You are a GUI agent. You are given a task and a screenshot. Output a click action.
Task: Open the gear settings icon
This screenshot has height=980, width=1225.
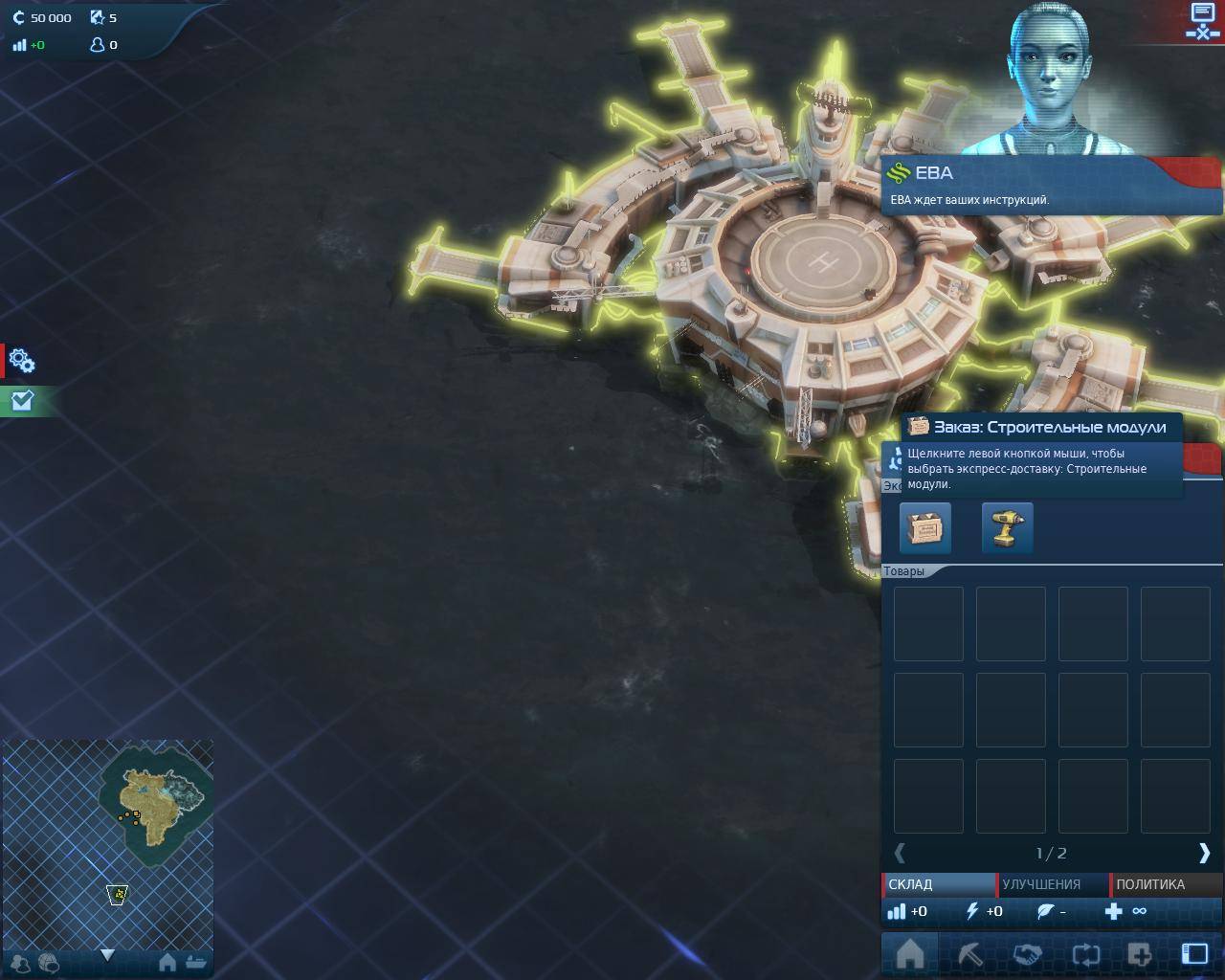[21, 361]
